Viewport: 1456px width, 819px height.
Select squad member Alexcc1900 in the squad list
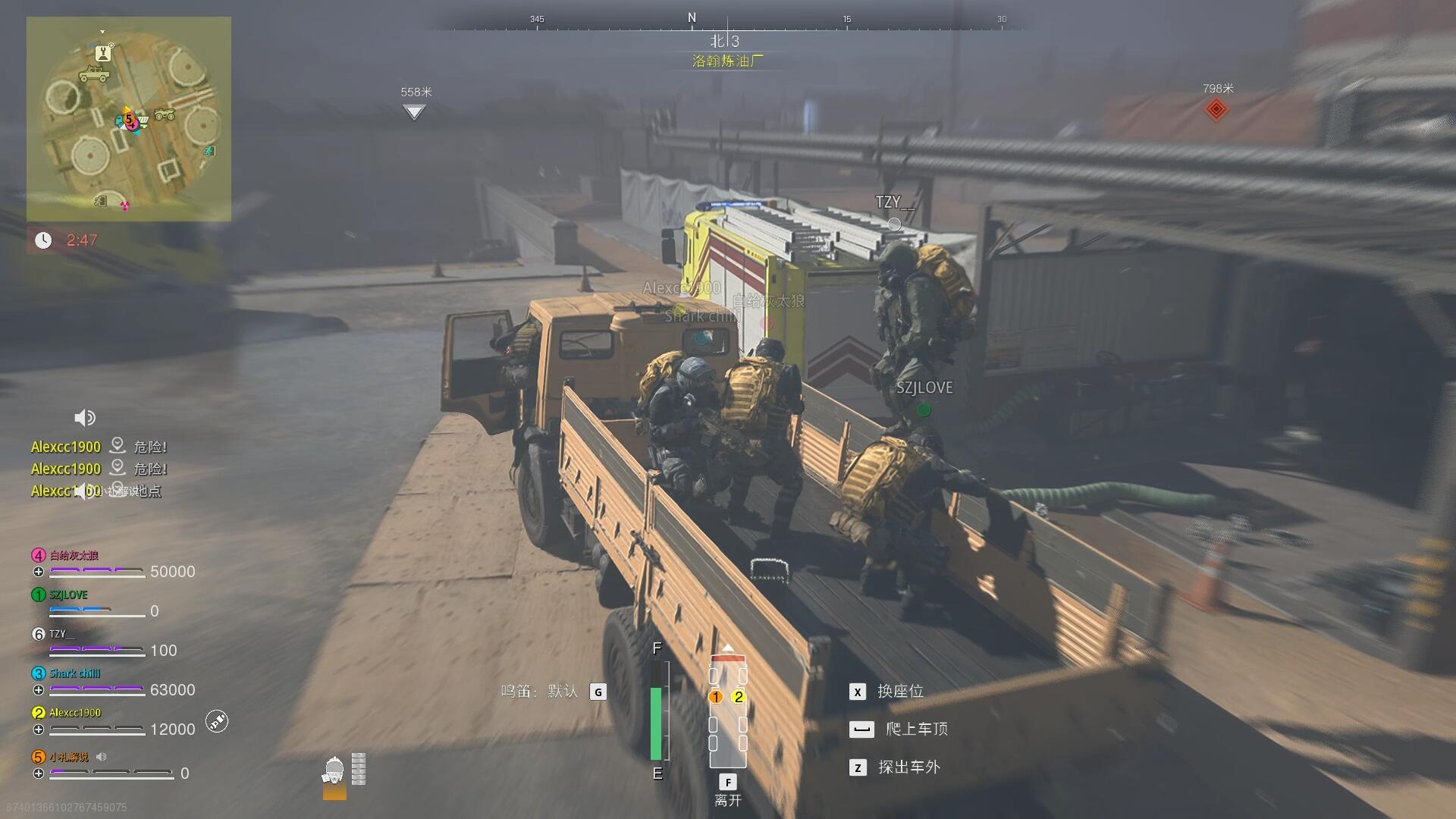(x=74, y=713)
